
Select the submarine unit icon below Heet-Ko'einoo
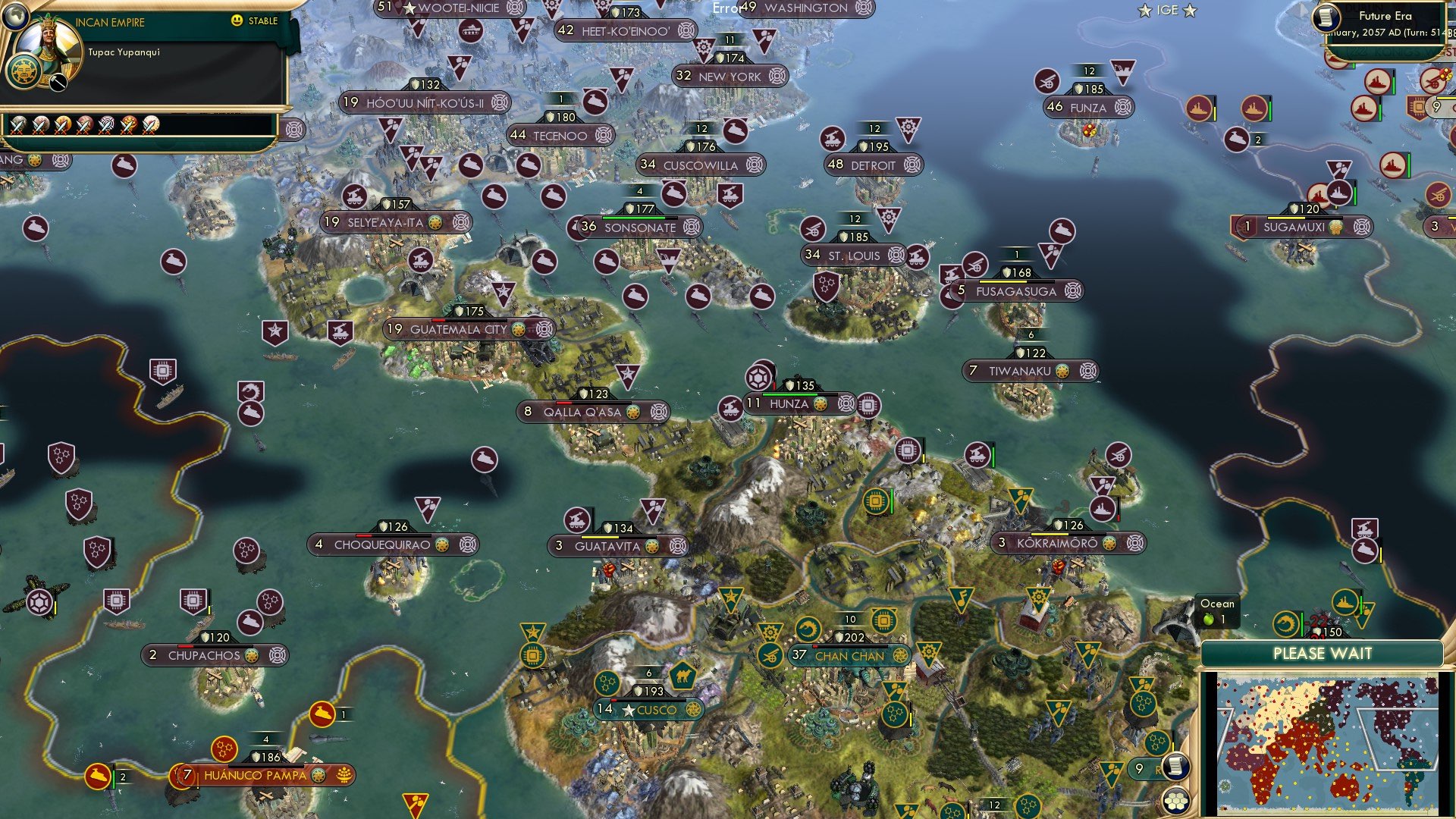(x=594, y=100)
